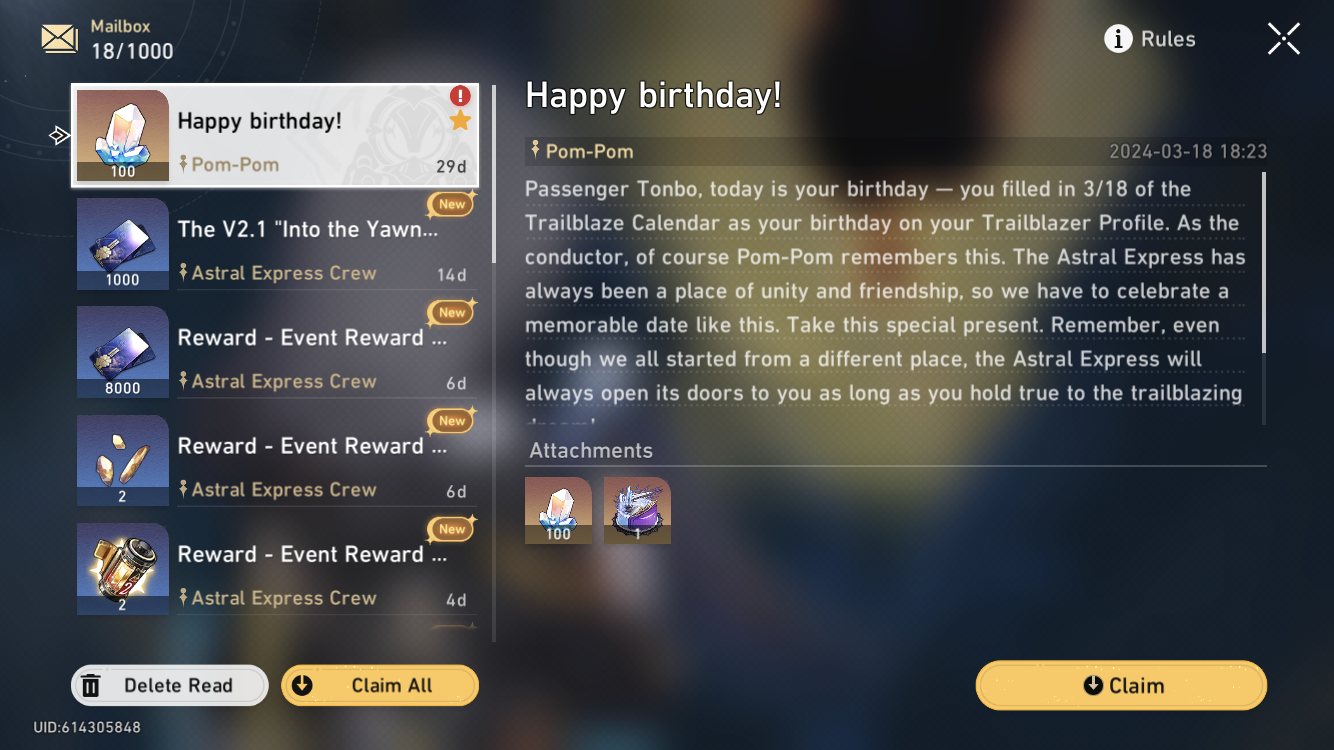Click the Claim button for birthday rewards

(x=1120, y=685)
